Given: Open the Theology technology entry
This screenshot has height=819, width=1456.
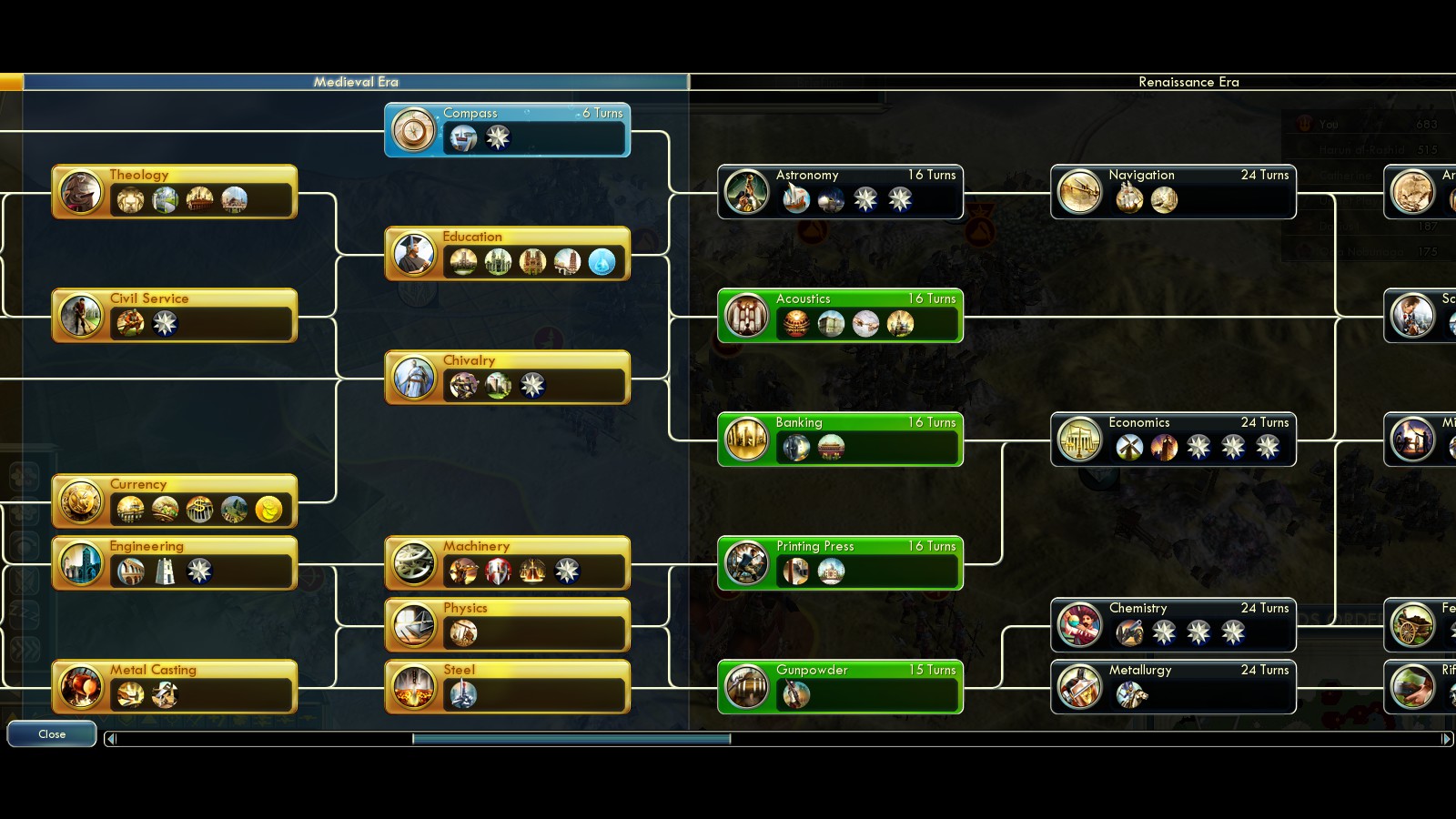Looking at the screenshot, I should click(x=175, y=192).
